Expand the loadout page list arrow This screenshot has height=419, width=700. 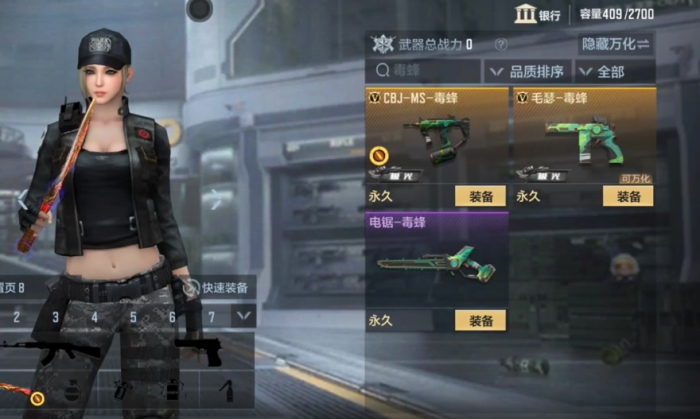243,316
